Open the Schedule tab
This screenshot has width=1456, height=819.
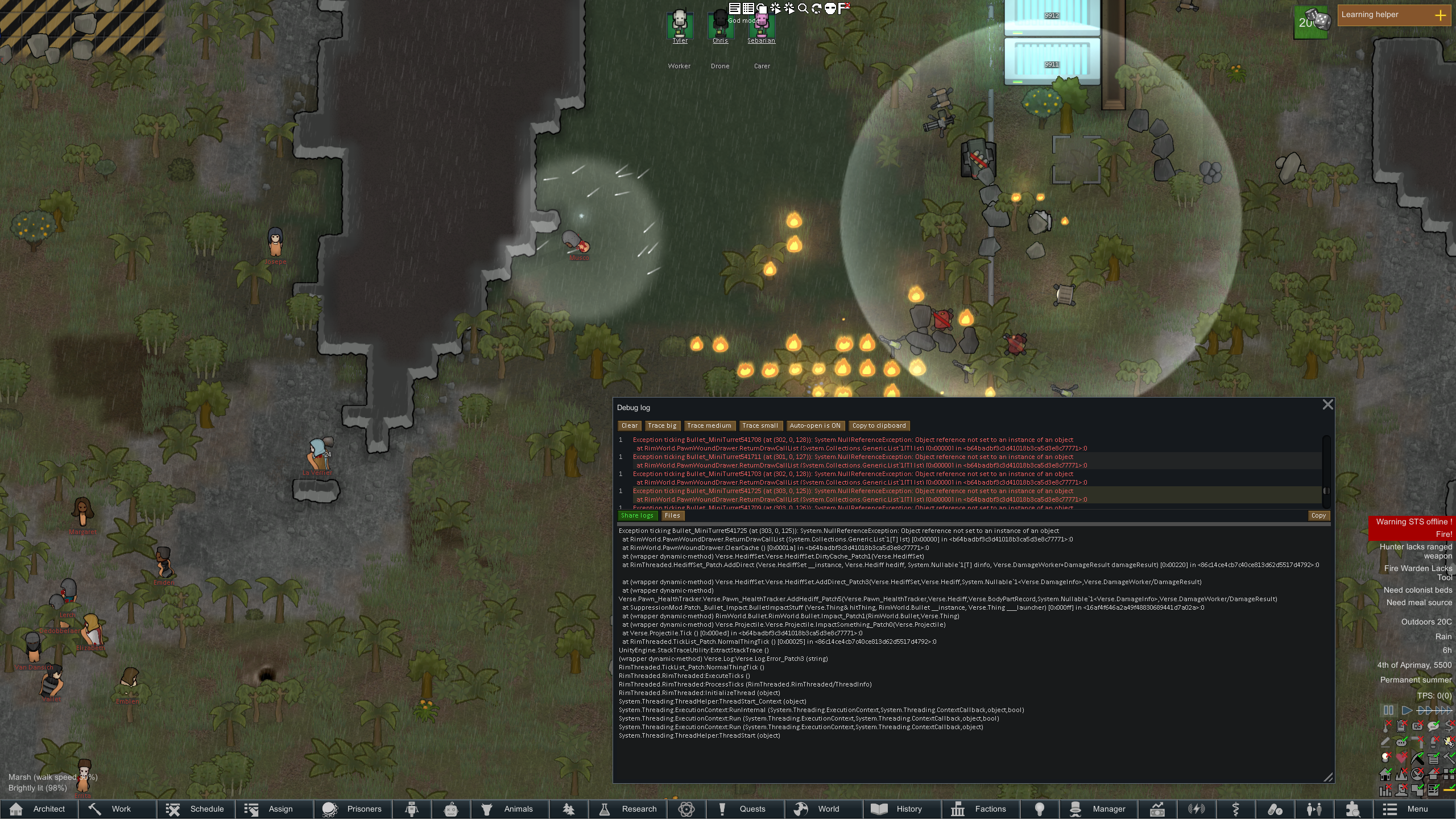pyautogui.click(x=196, y=809)
